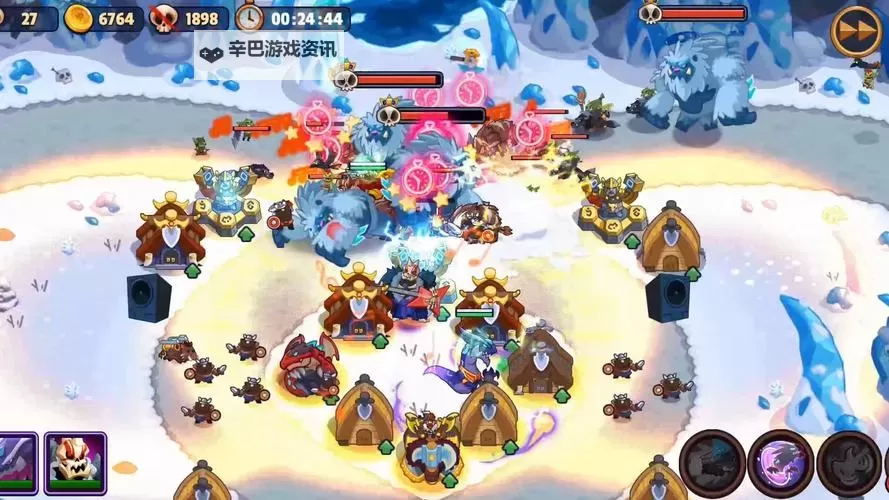Activate the purple dragon spell ability
Screen dimensions: 889x500
[780, 464]
